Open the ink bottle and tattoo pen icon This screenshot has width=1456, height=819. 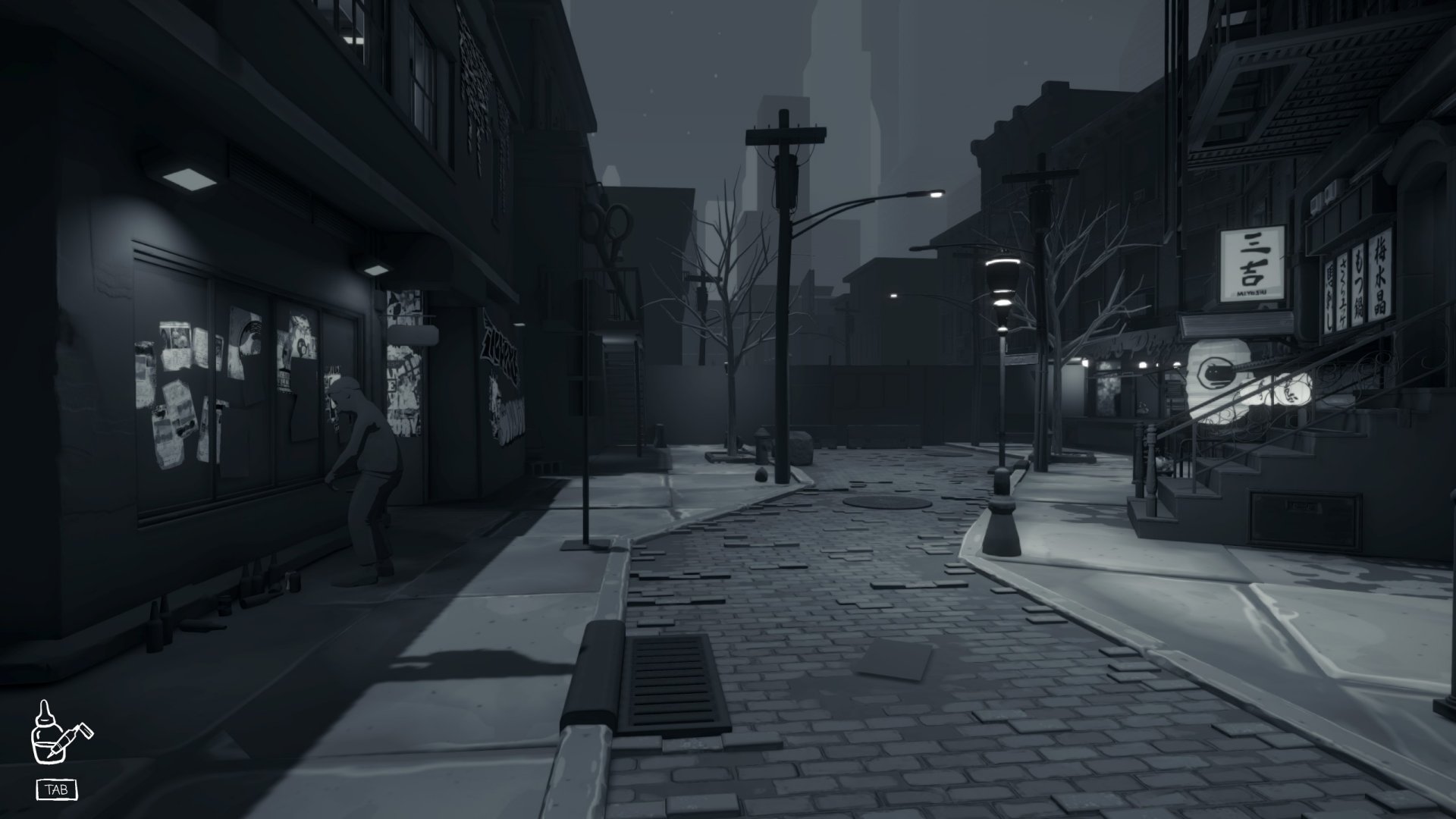(x=59, y=733)
